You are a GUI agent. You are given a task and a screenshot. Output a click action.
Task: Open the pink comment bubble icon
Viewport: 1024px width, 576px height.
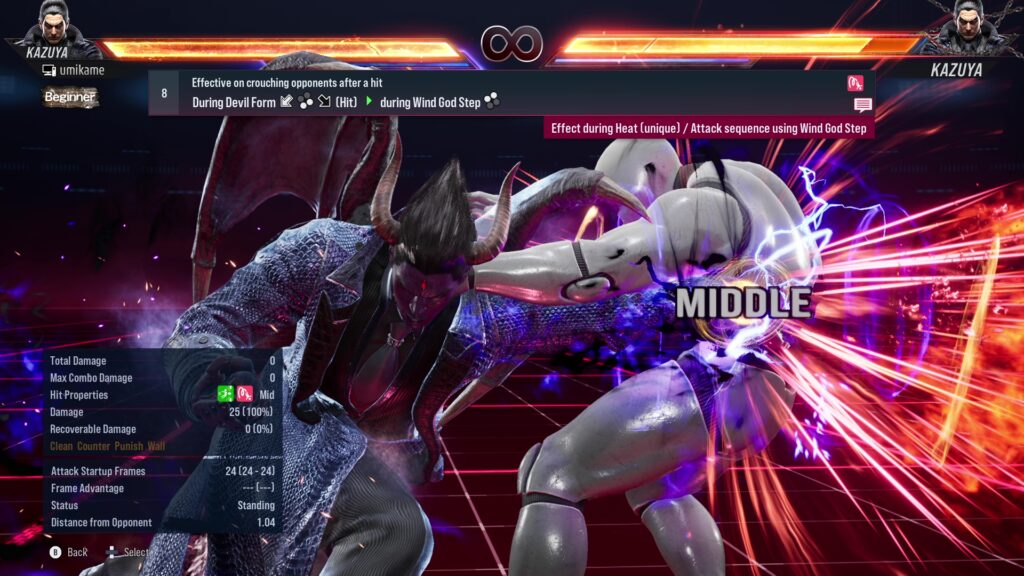point(862,105)
